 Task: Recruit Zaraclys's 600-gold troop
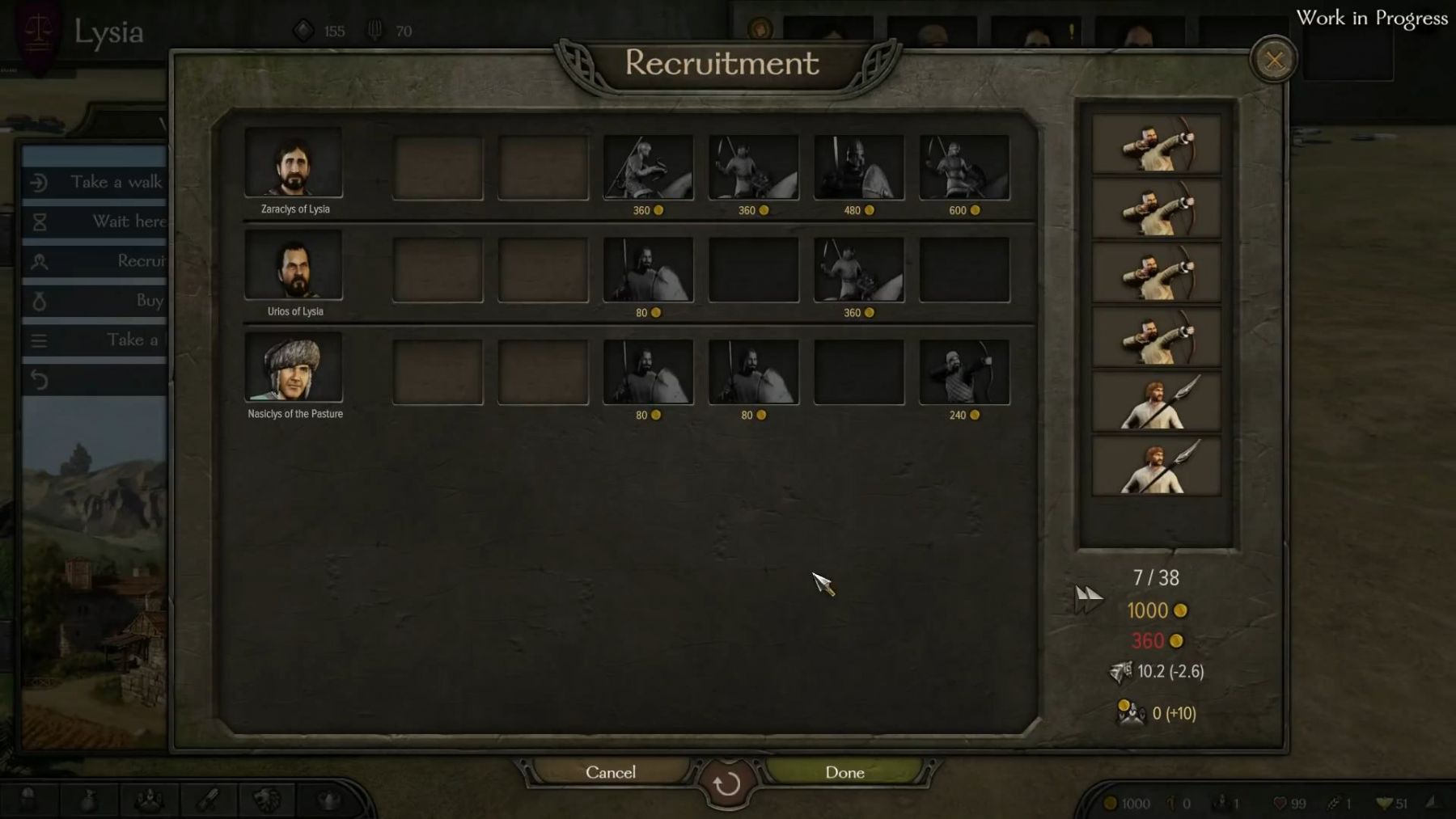pyautogui.click(x=964, y=167)
